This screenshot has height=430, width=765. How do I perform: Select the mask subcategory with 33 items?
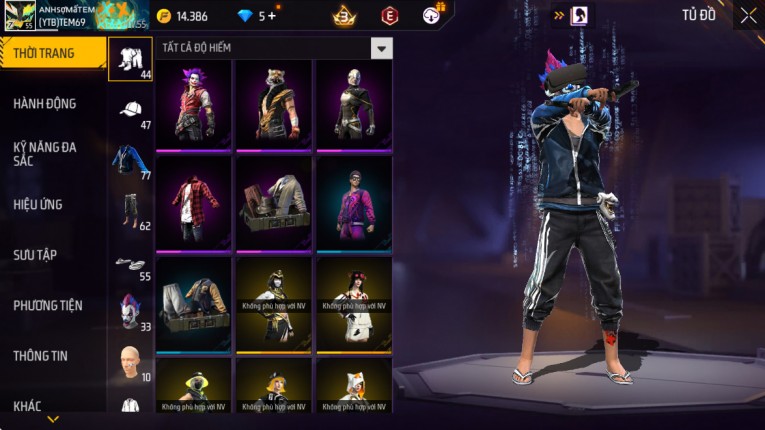(x=130, y=312)
